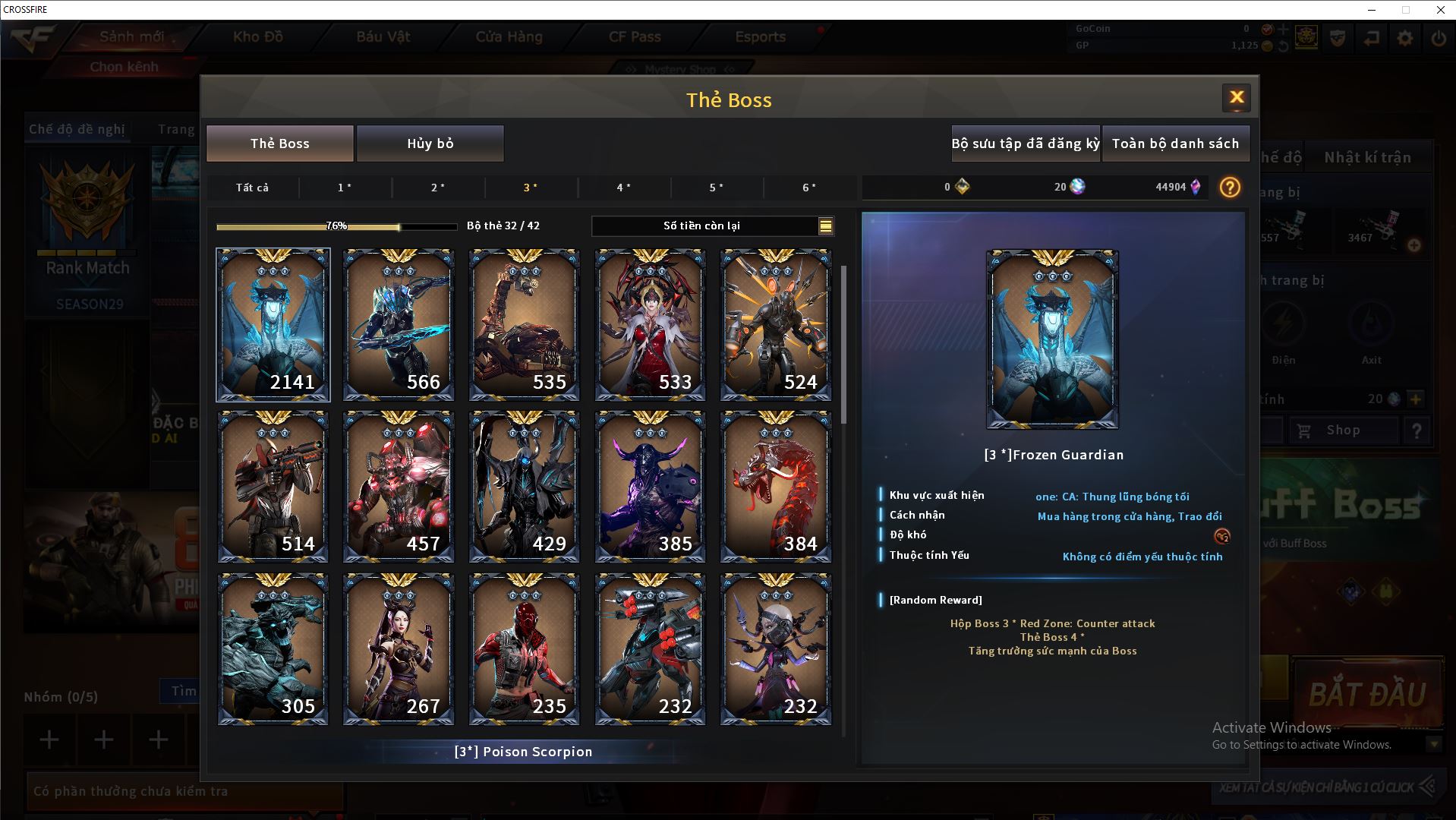This screenshot has height=820, width=1456.
Task: Open the Số tiền còn lại sort dropdown
Action: click(825, 225)
